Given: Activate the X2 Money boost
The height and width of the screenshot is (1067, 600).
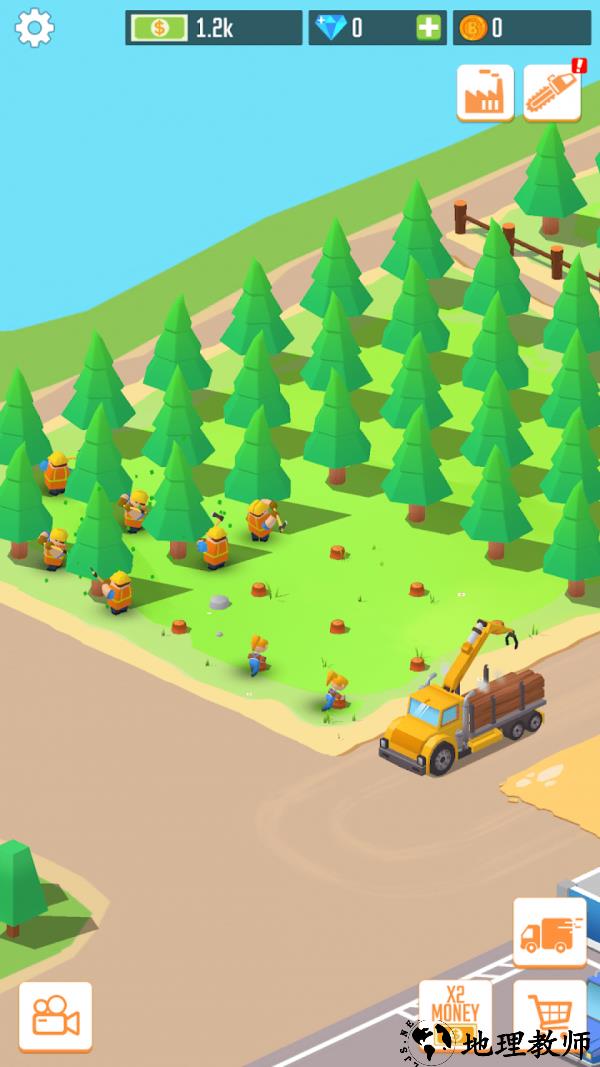Looking at the screenshot, I should [x=455, y=1012].
